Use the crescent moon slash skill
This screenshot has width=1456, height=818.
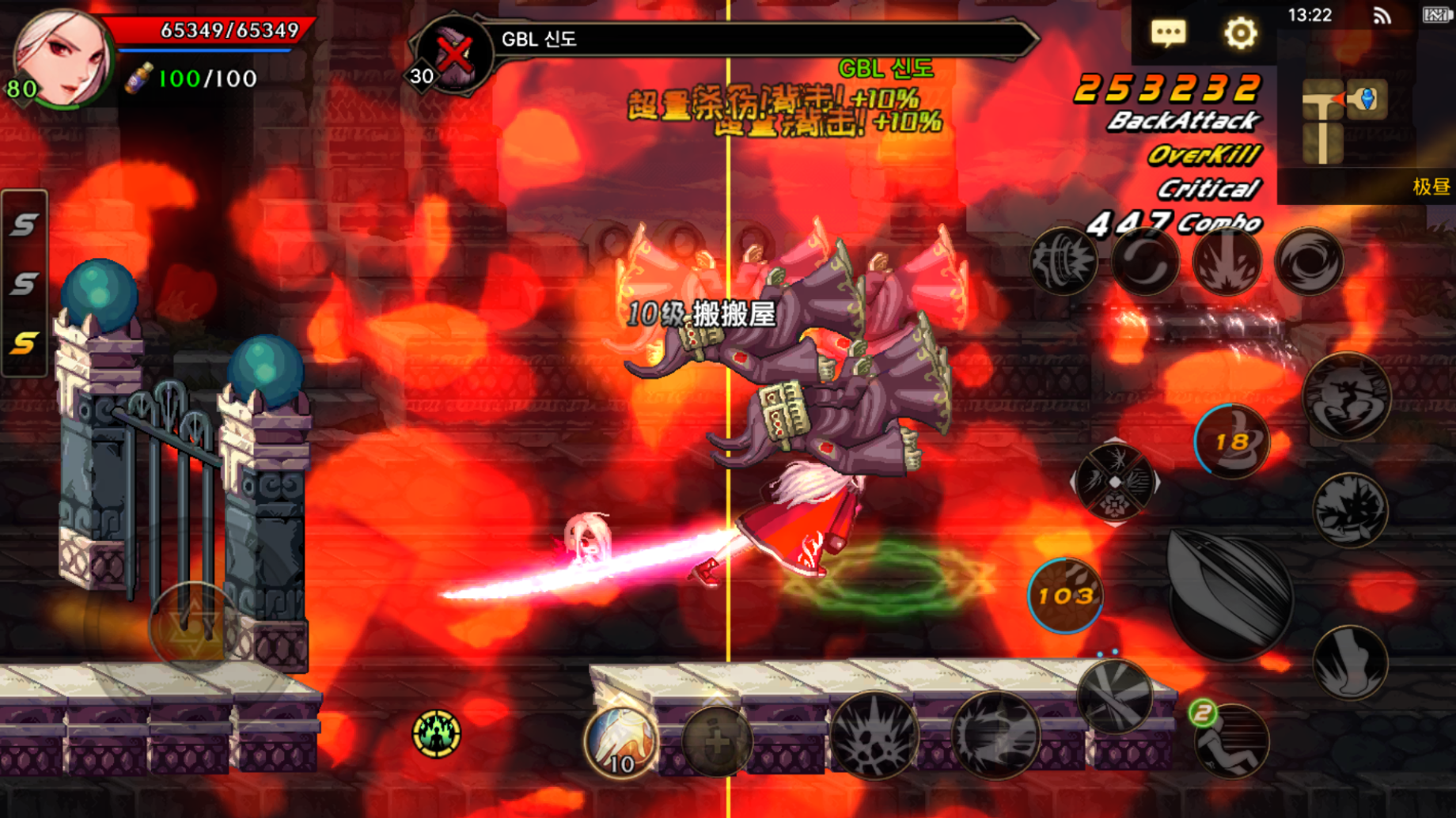coord(1144,262)
